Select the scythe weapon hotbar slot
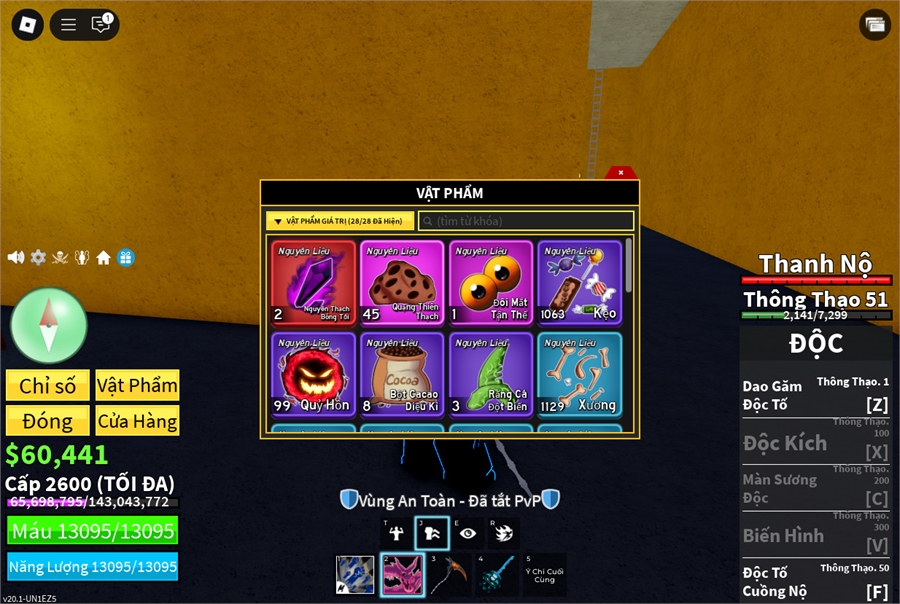 [x=448, y=575]
